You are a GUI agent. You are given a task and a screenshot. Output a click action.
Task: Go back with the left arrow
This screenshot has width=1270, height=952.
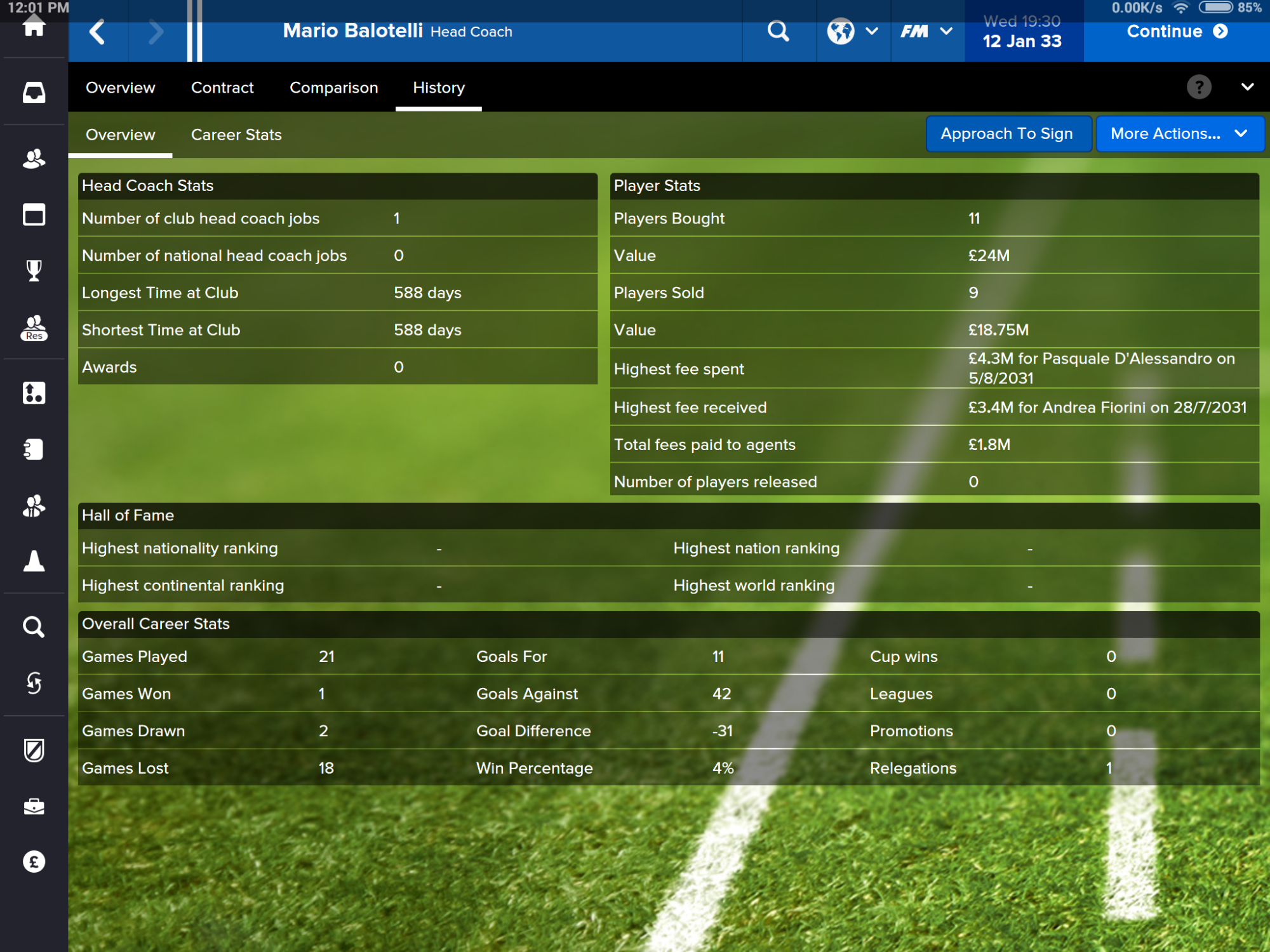click(97, 31)
